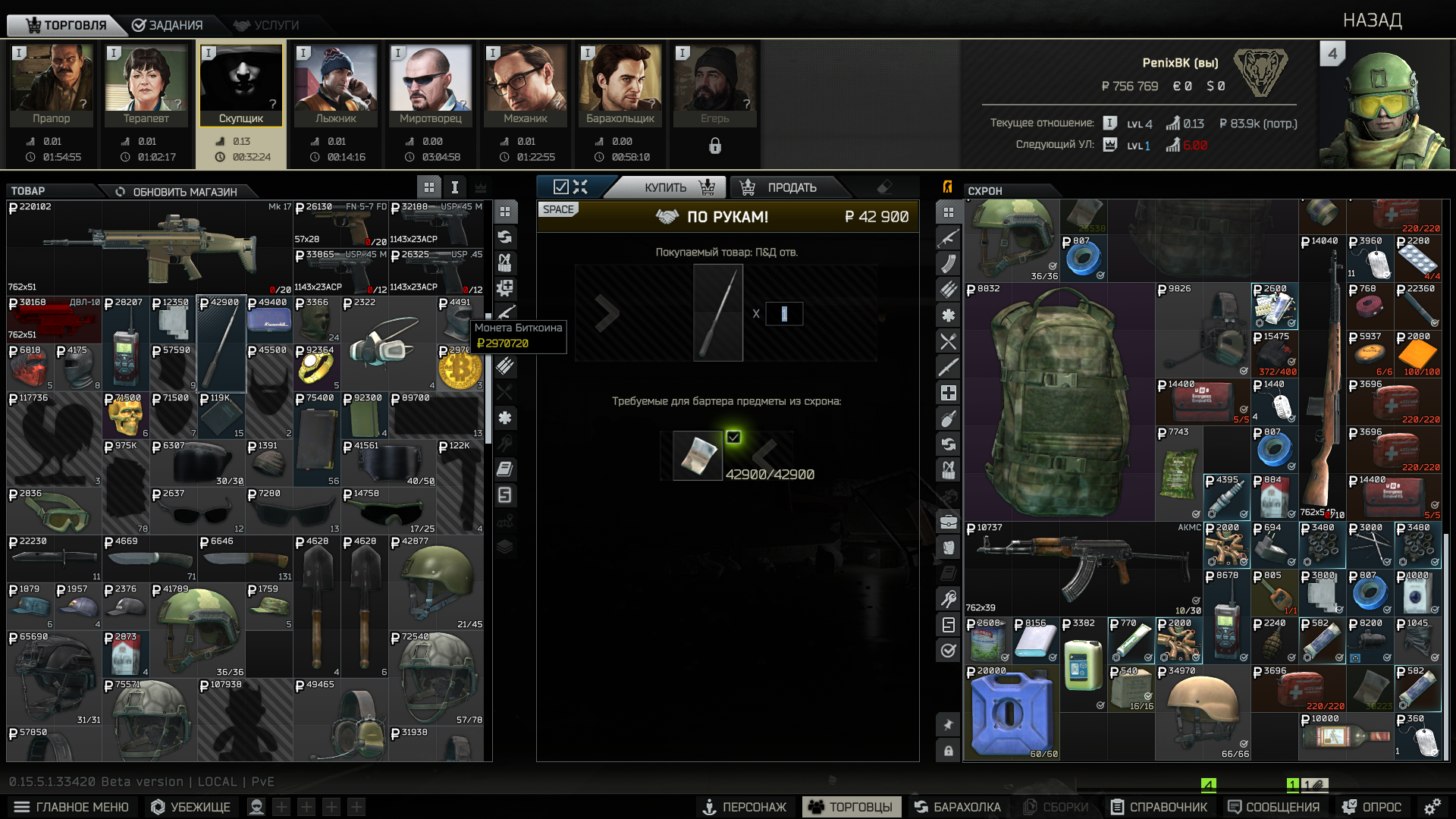Switch to the ЗАДАНИЯ tab

[168, 25]
